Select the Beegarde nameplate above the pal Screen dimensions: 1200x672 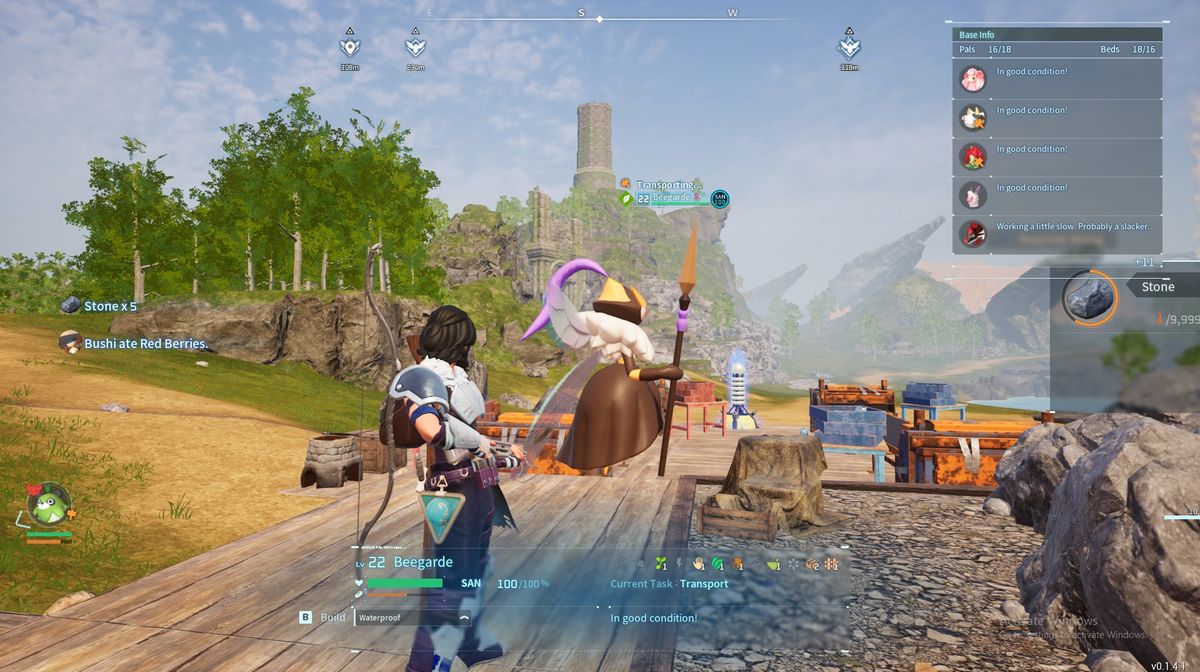tap(665, 198)
